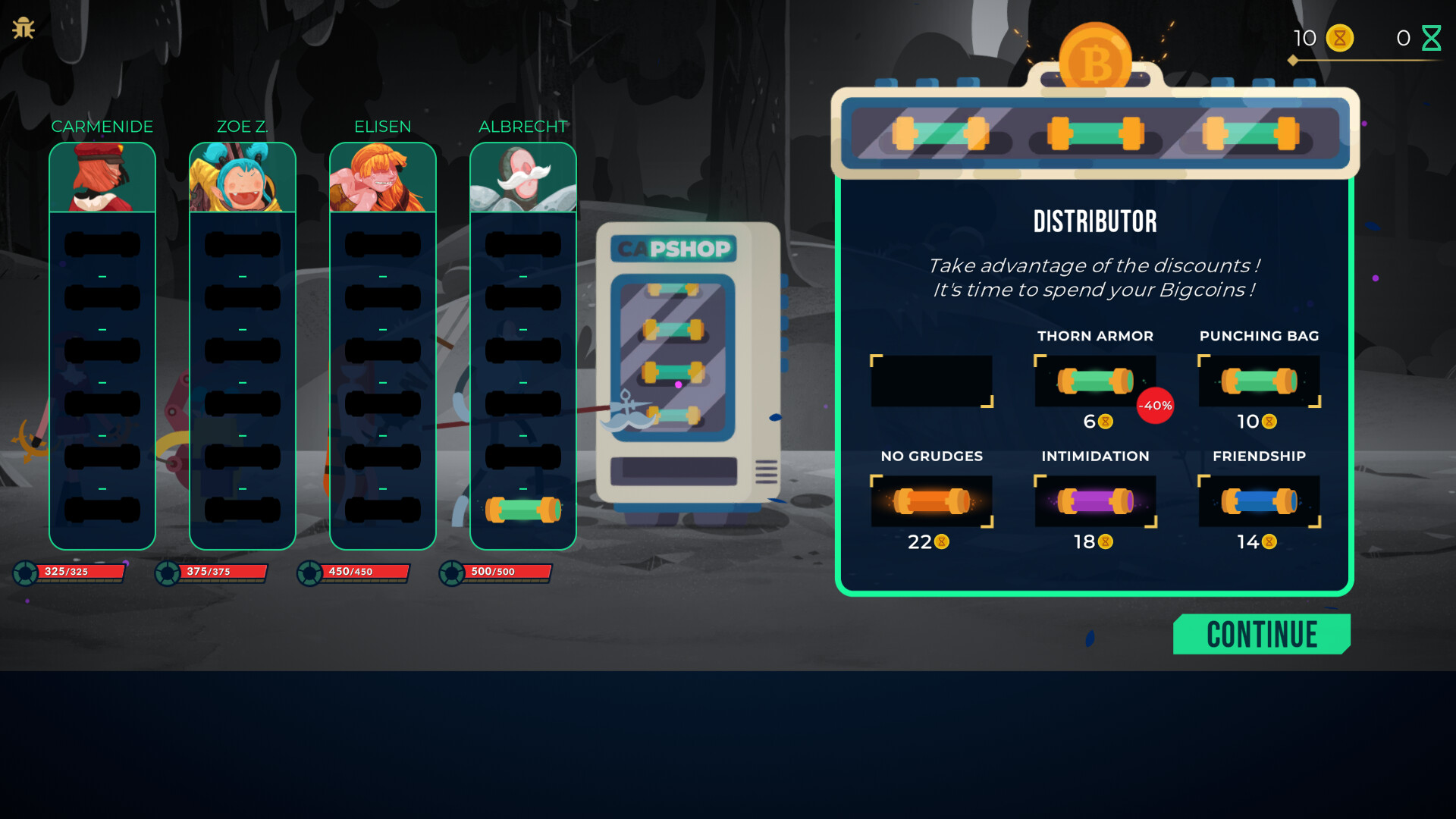Select Elisen's character portrait

[x=382, y=176]
